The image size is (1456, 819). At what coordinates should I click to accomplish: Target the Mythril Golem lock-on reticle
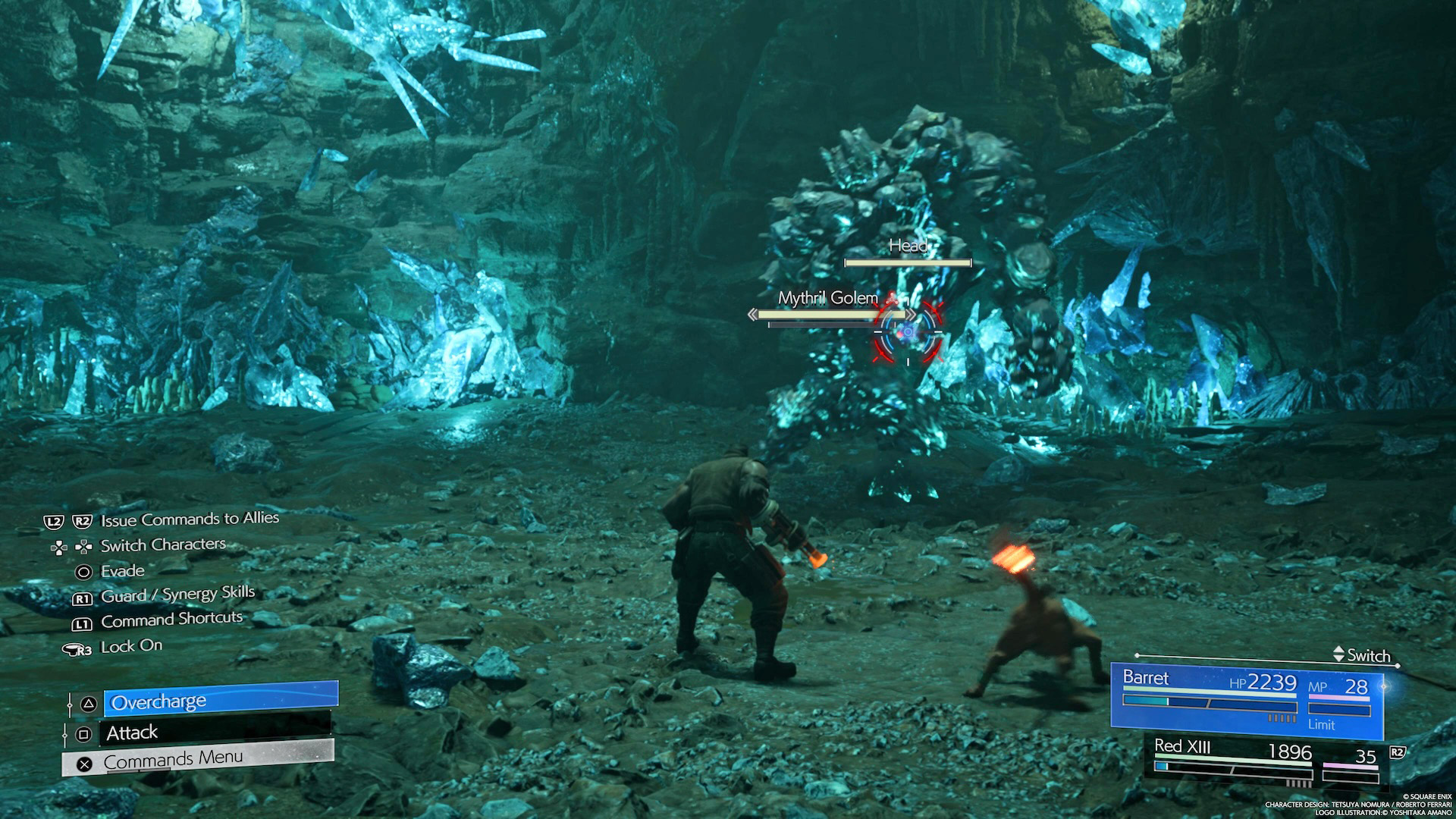point(908,332)
